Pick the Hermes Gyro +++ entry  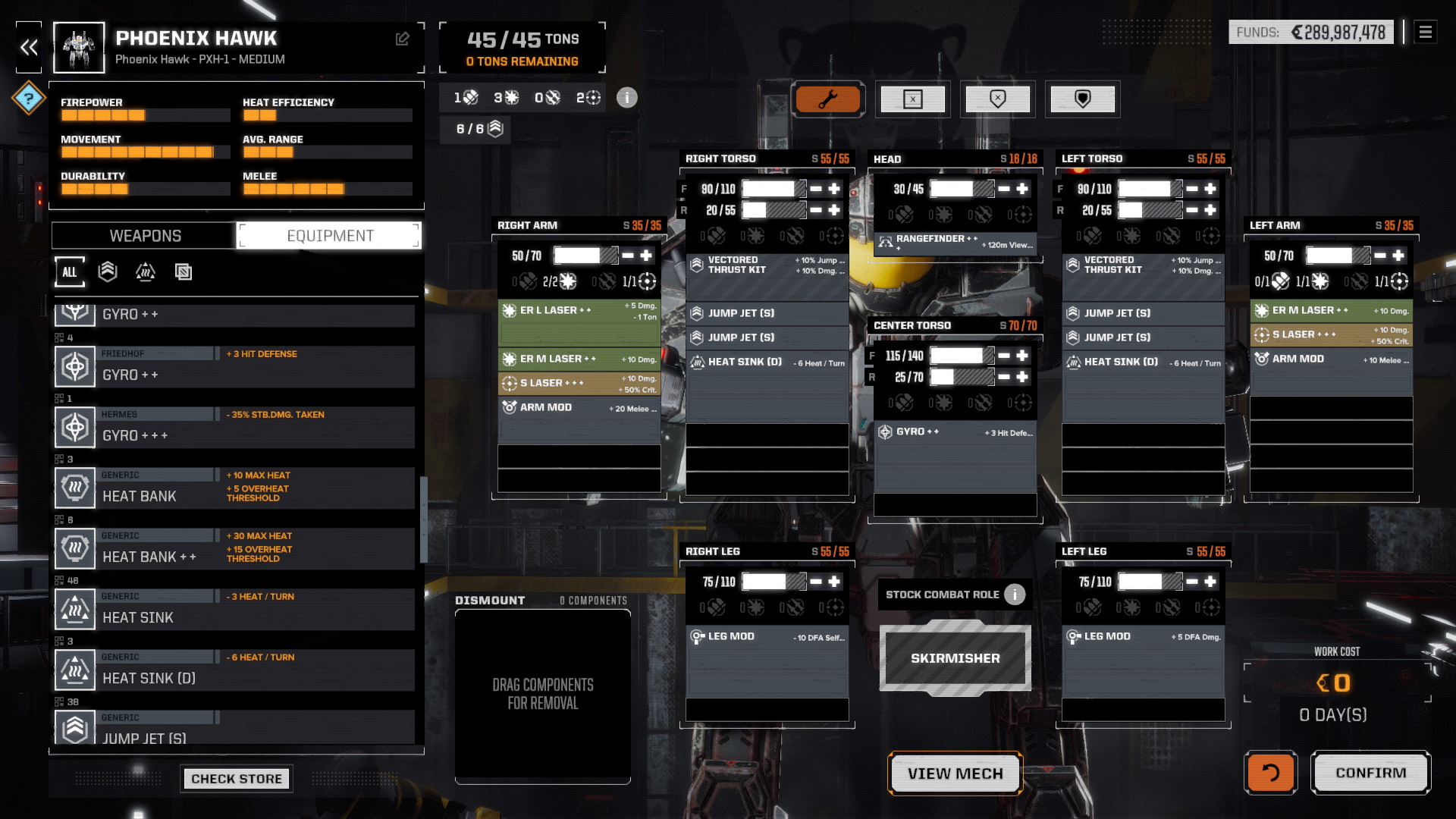point(235,427)
